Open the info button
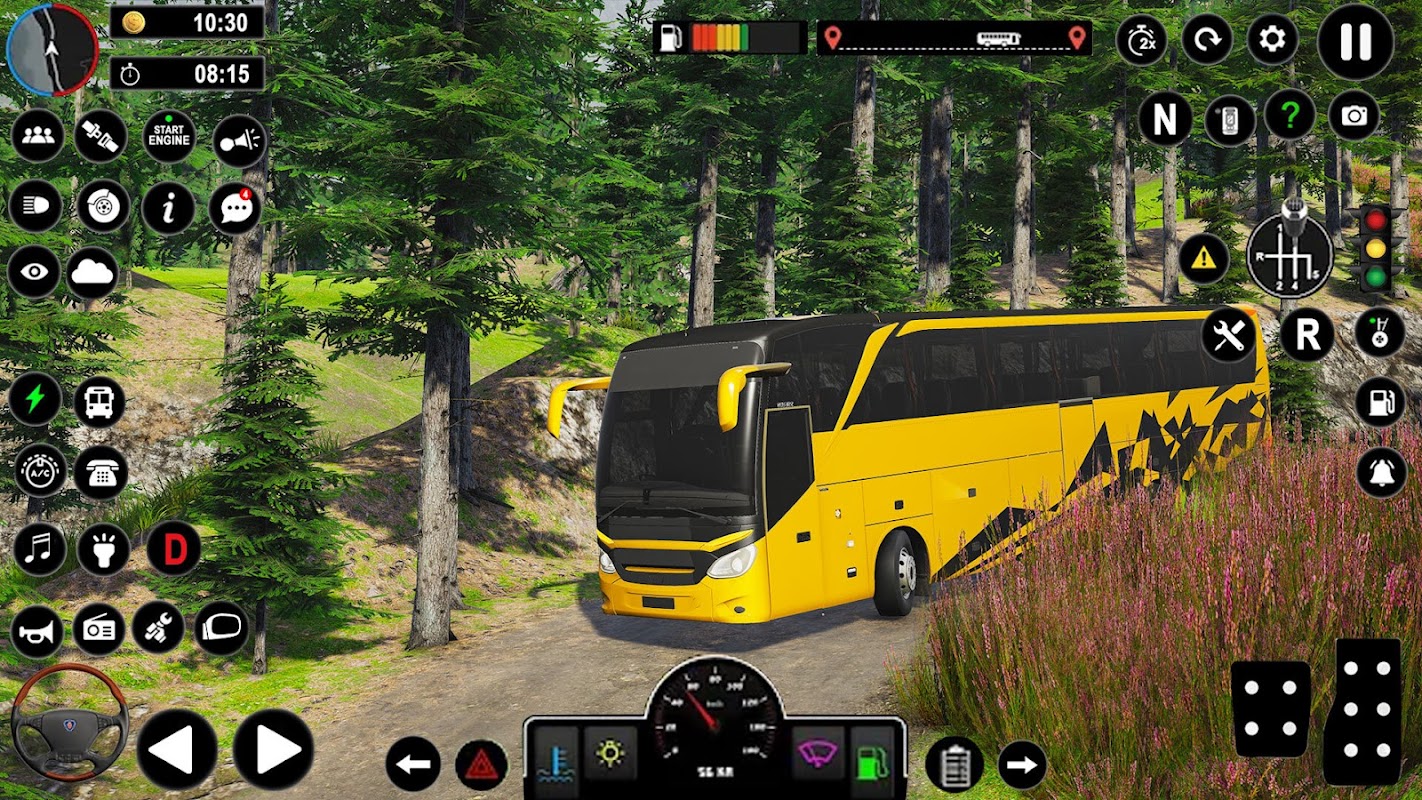The image size is (1422, 800). tap(169, 208)
